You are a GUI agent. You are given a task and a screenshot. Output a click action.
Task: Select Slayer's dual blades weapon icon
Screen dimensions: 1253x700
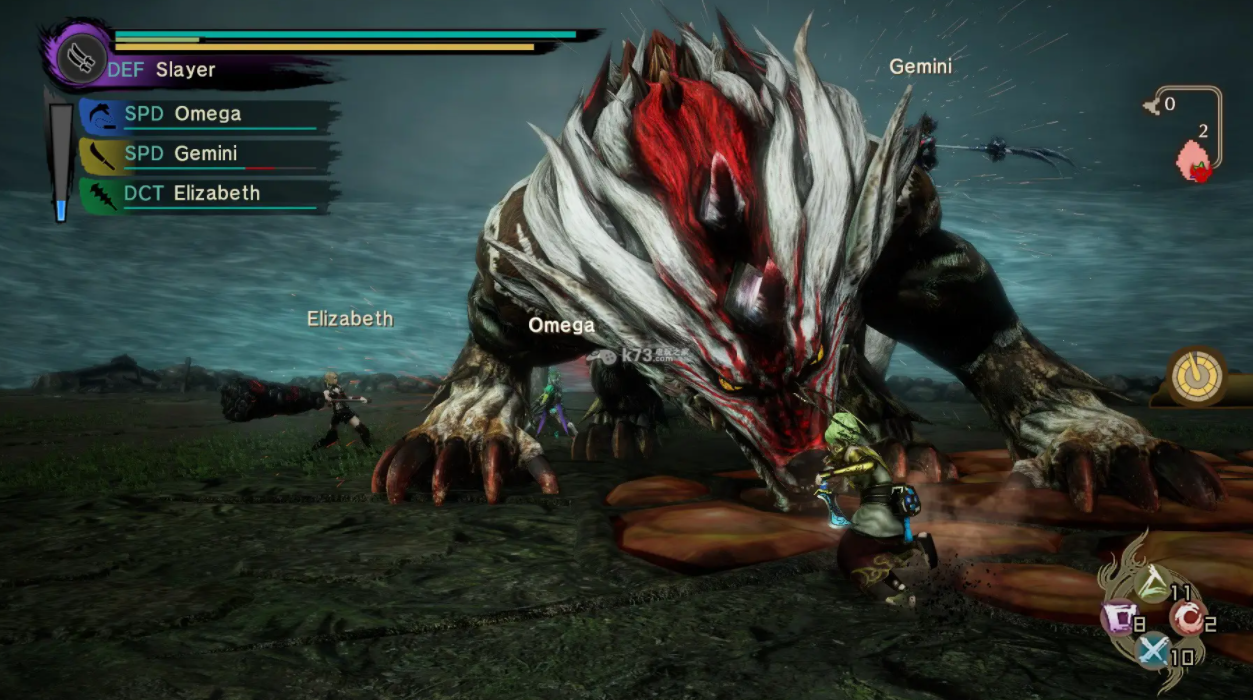[x=82, y=58]
